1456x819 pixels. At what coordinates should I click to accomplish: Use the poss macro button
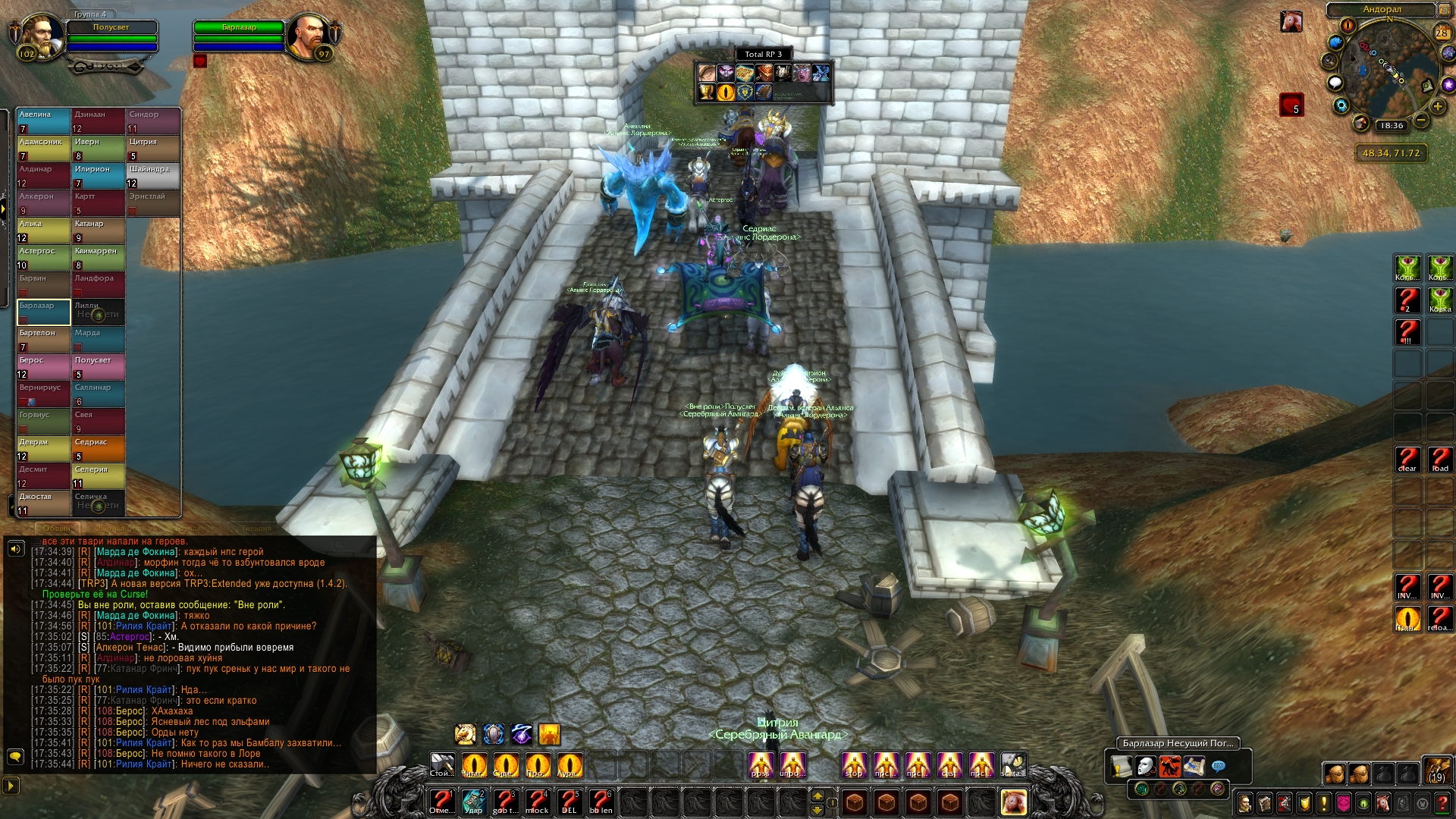coord(760,765)
